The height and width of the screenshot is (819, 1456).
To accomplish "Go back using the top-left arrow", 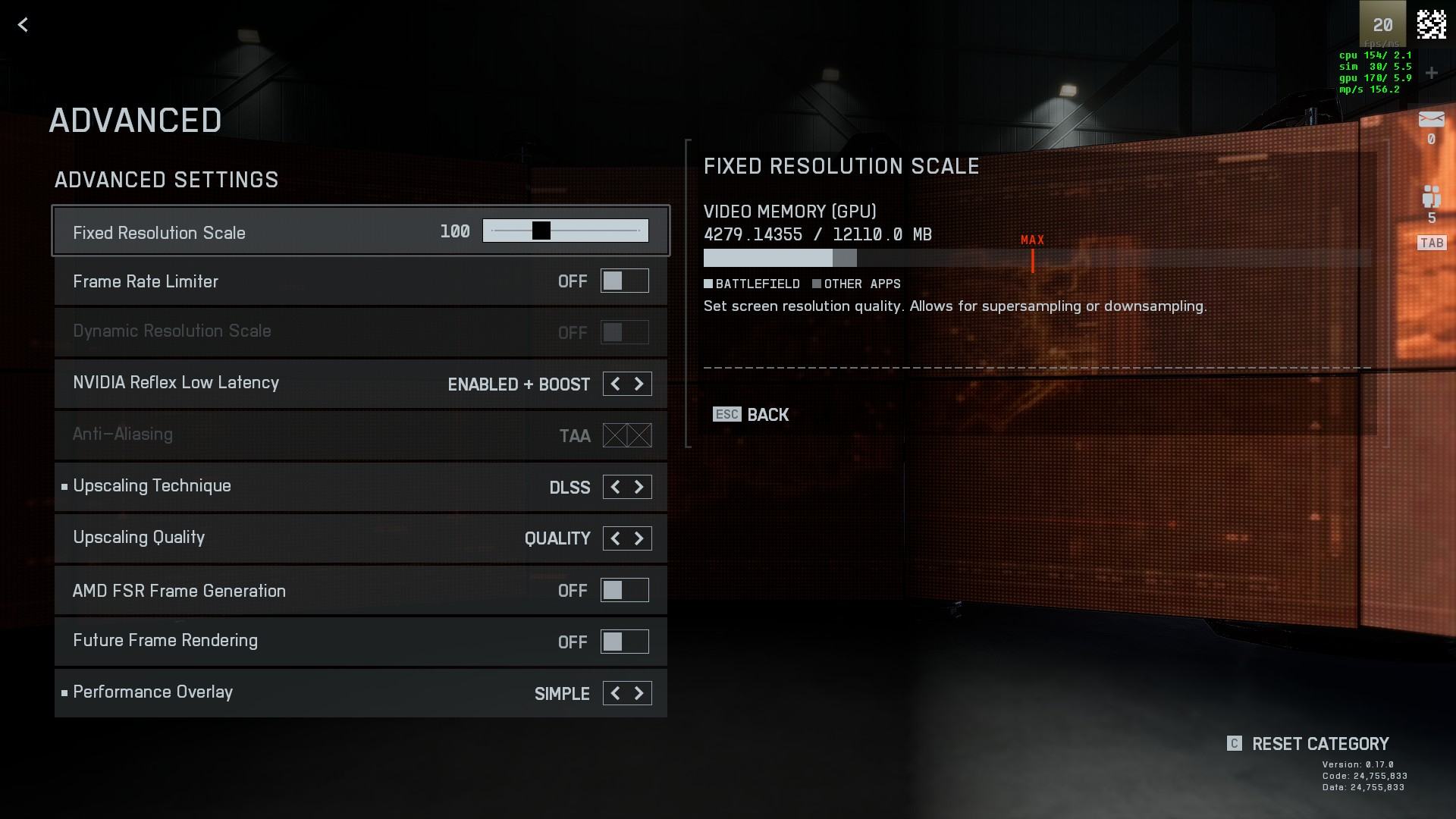I will 24,25.
